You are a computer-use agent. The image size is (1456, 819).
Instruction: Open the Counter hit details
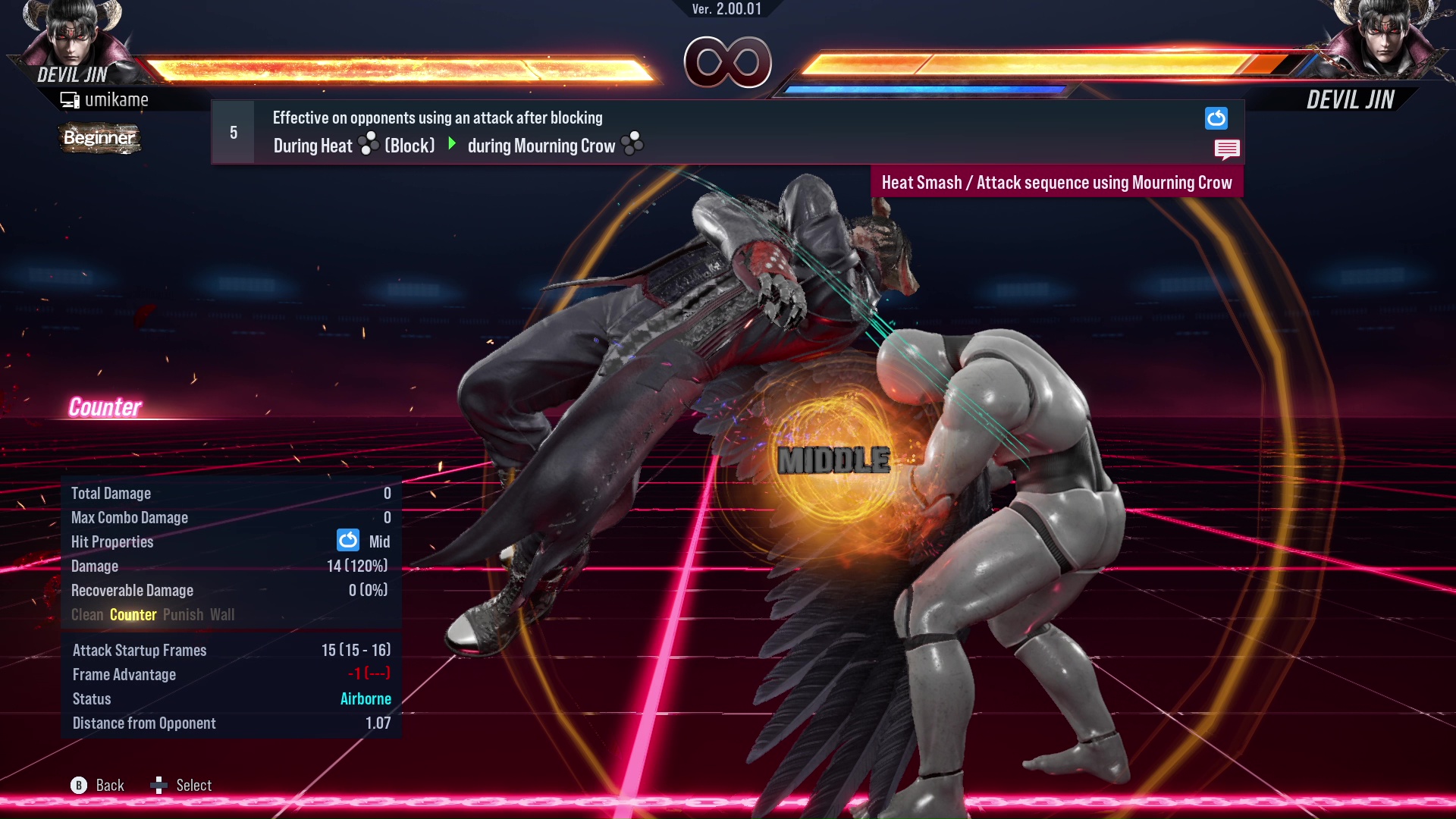(105, 408)
